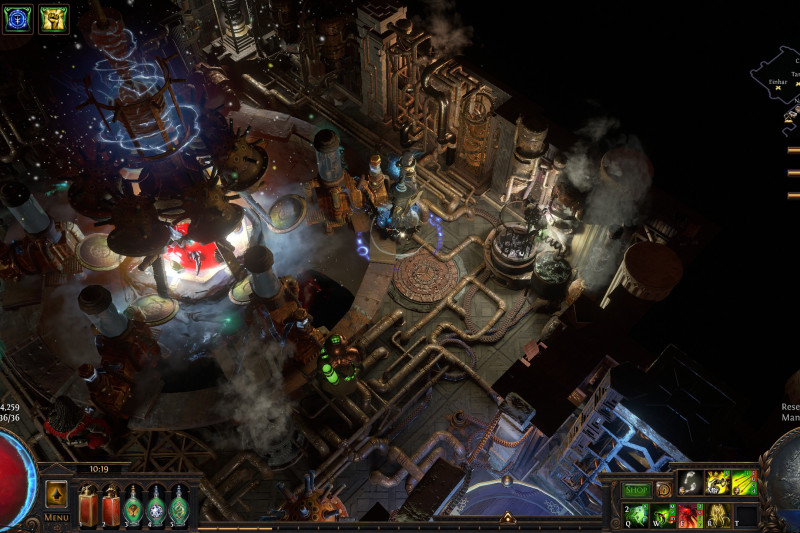Click the gold up-arrow level-up icon
Screen dimensions: 800x533
coord(56,493)
